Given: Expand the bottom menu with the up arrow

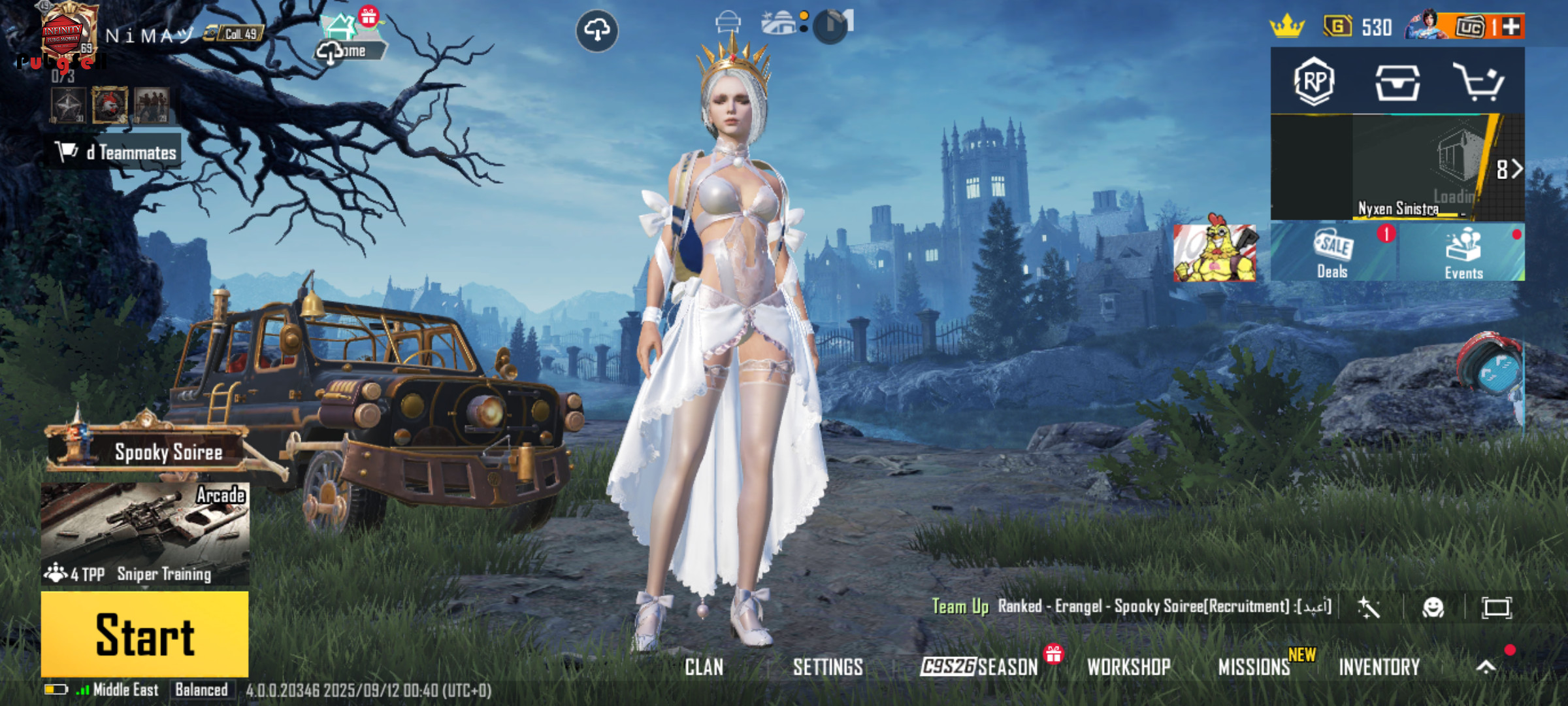Looking at the screenshot, I should coord(1486,667).
